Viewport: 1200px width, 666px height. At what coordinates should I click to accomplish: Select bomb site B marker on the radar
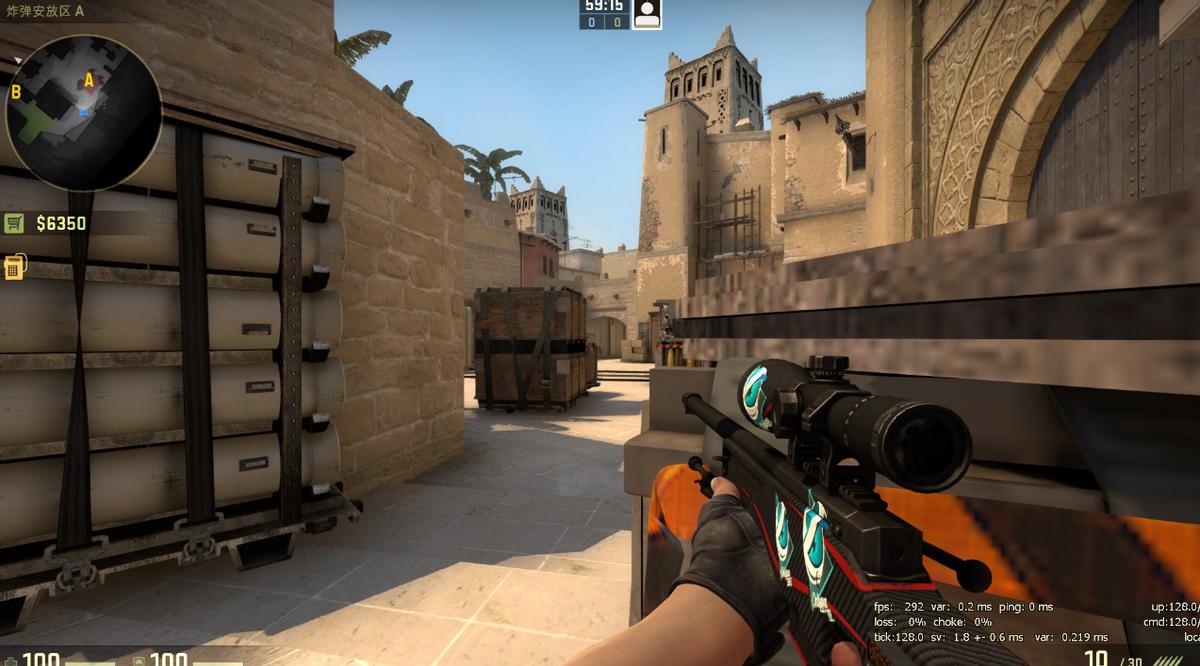(x=16, y=92)
